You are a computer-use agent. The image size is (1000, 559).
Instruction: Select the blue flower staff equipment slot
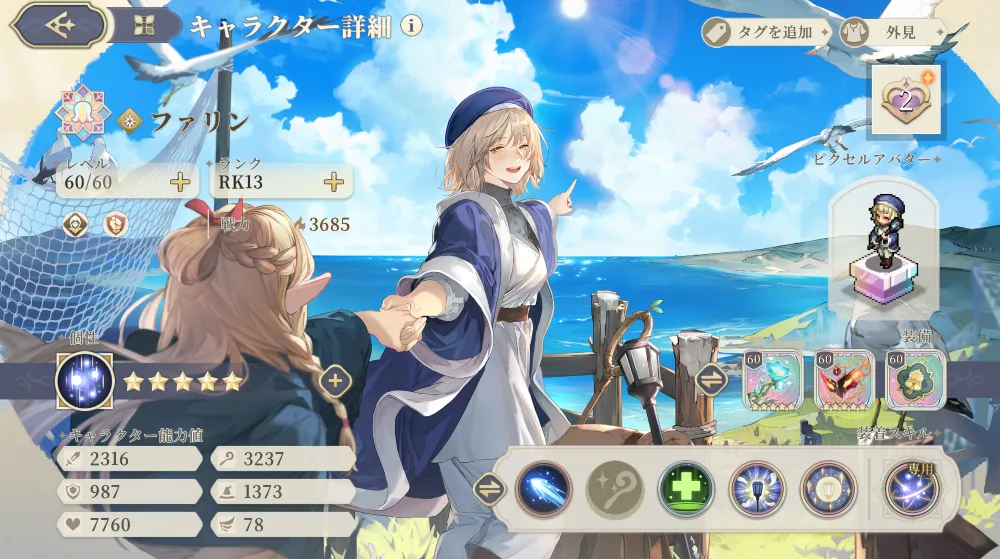click(x=772, y=380)
